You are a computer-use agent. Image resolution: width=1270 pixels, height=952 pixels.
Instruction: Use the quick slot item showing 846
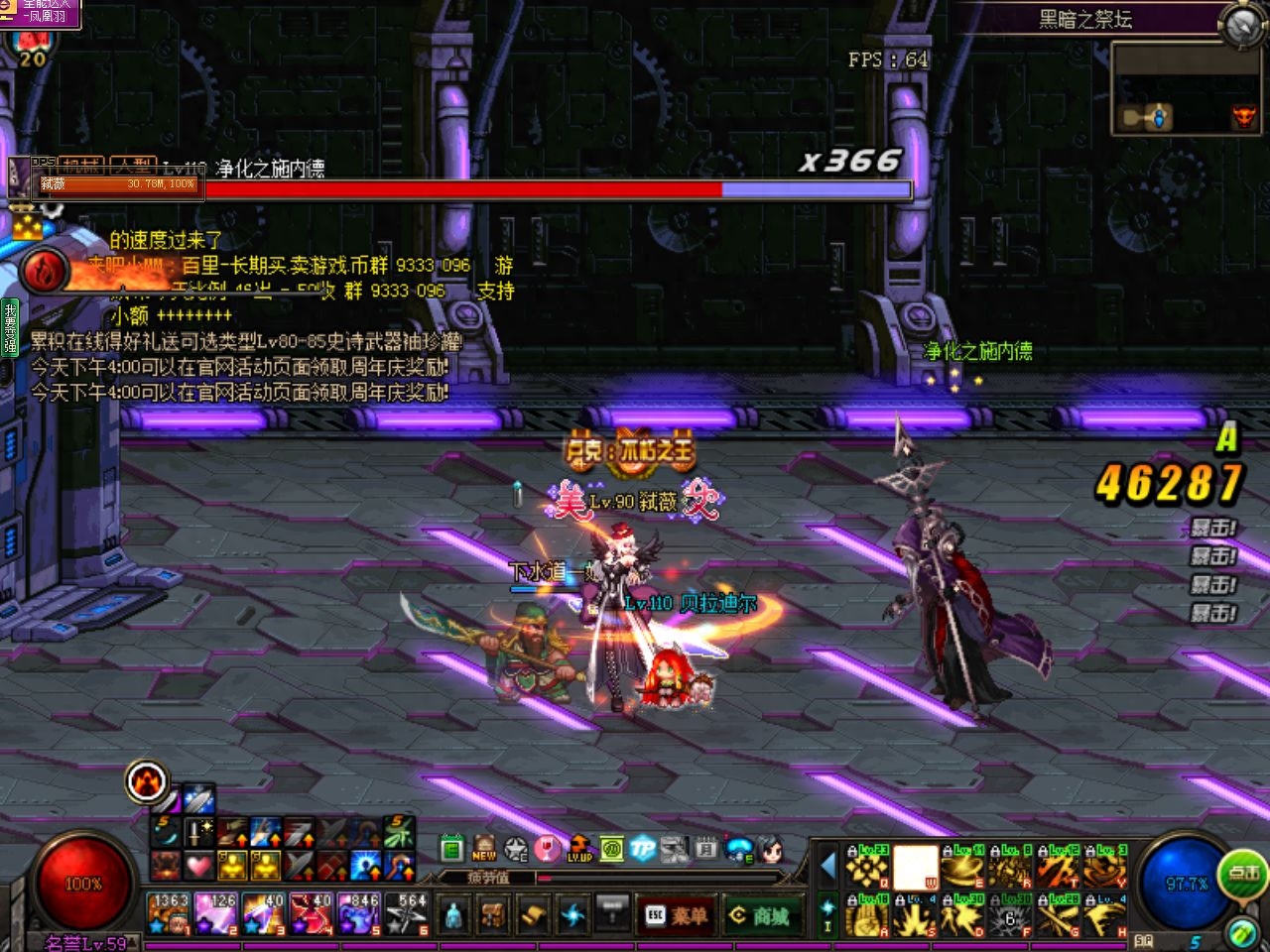(359, 913)
